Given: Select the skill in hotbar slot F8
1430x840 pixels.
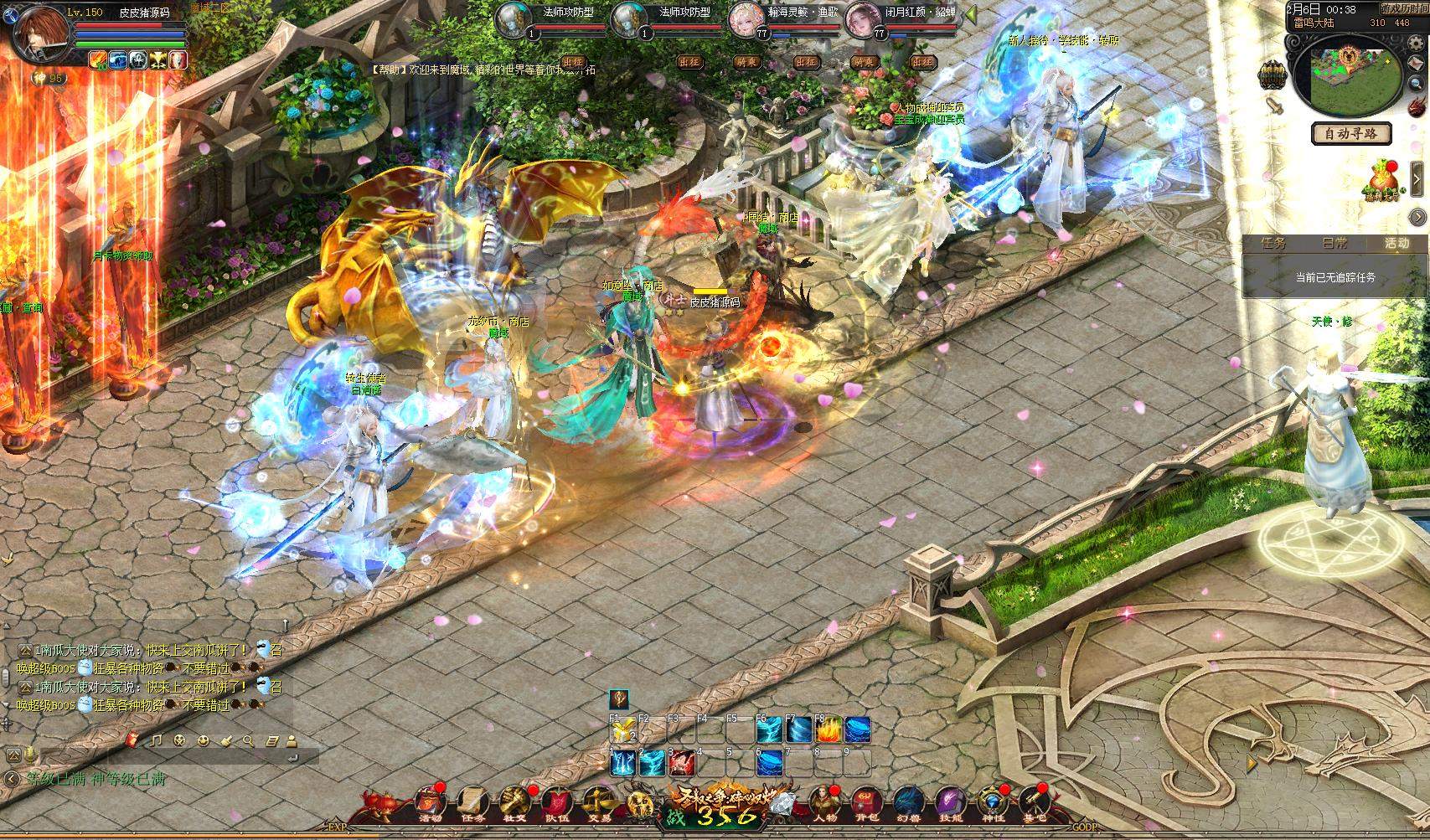Looking at the screenshot, I should (x=828, y=730).
